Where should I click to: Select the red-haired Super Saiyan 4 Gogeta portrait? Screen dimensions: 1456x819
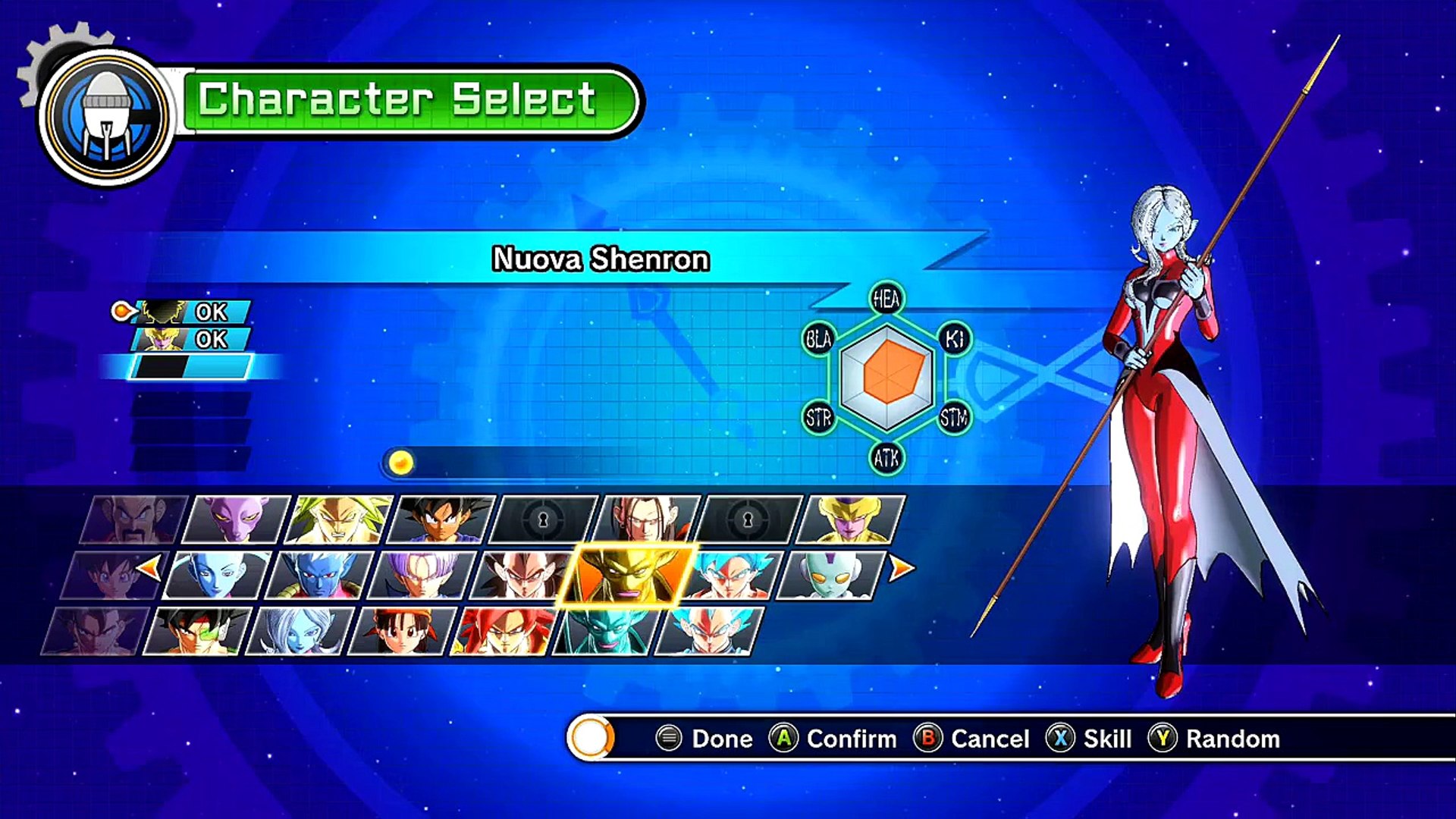[x=504, y=631]
